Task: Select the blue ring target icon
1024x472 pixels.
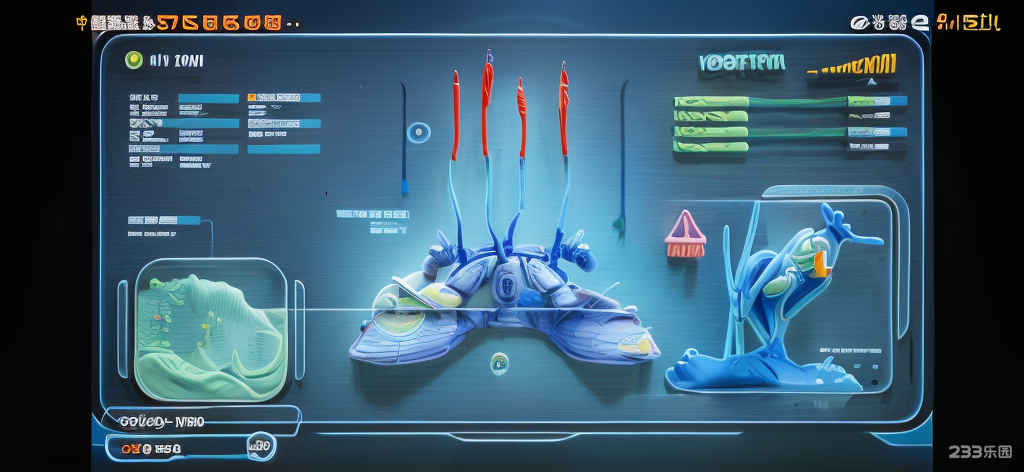Action: [x=419, y=132]
